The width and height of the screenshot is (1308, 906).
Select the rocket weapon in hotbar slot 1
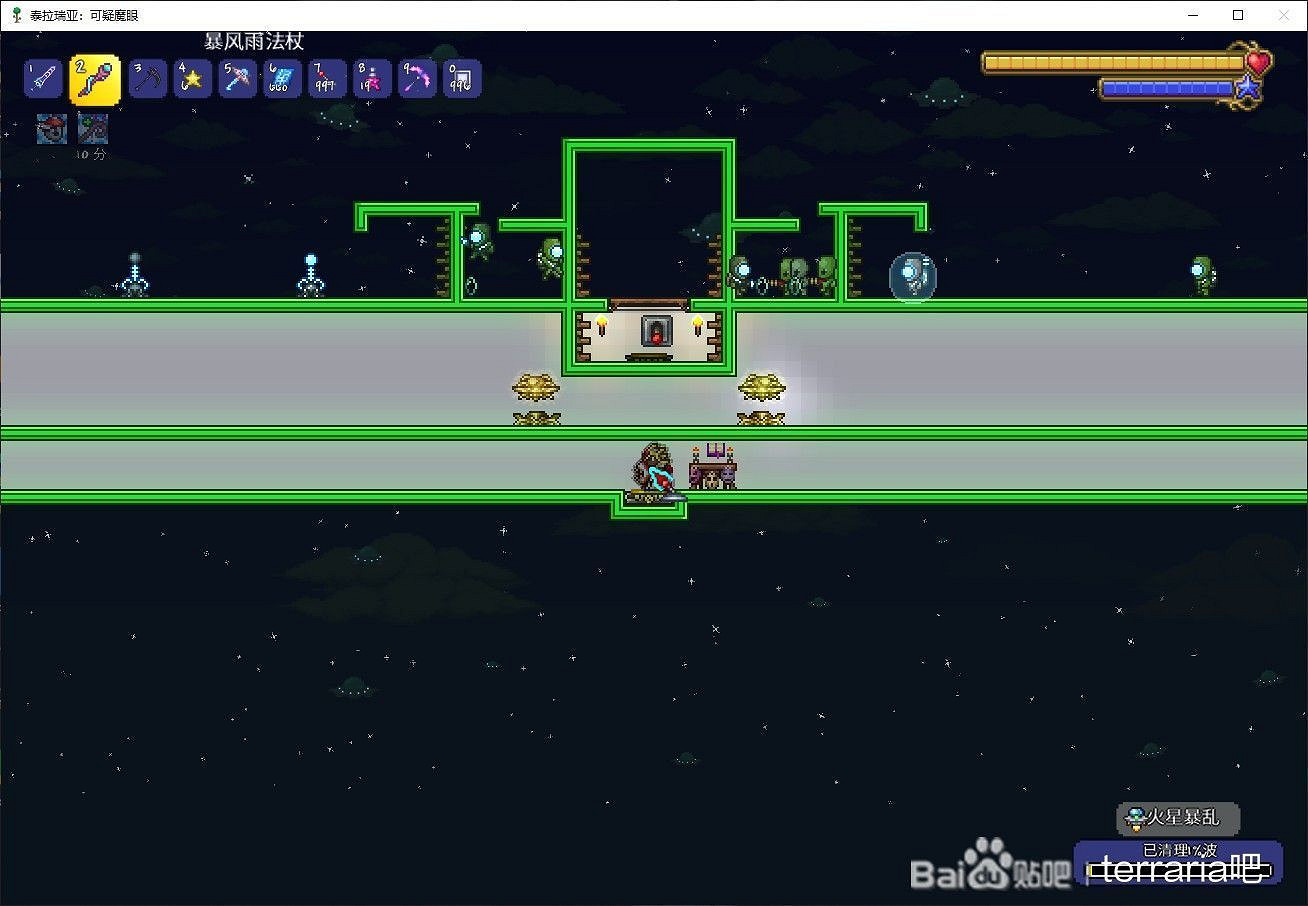point(42,78)
